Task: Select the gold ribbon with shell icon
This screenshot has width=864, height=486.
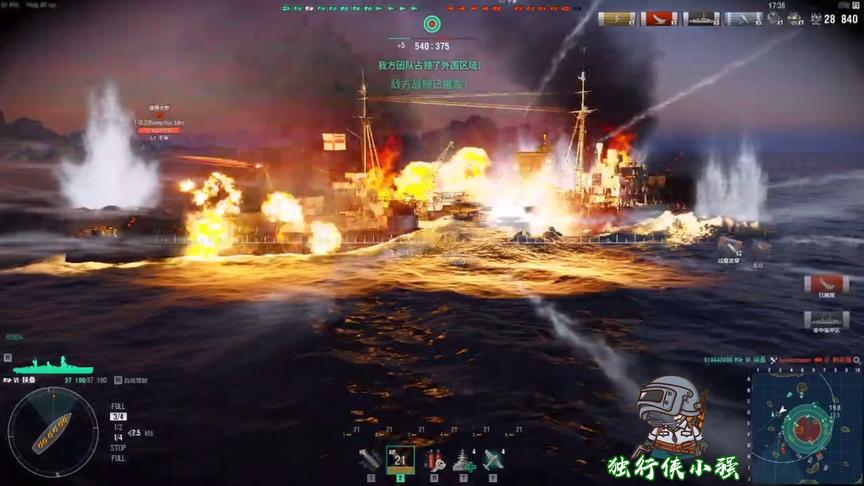Action: 616,18
